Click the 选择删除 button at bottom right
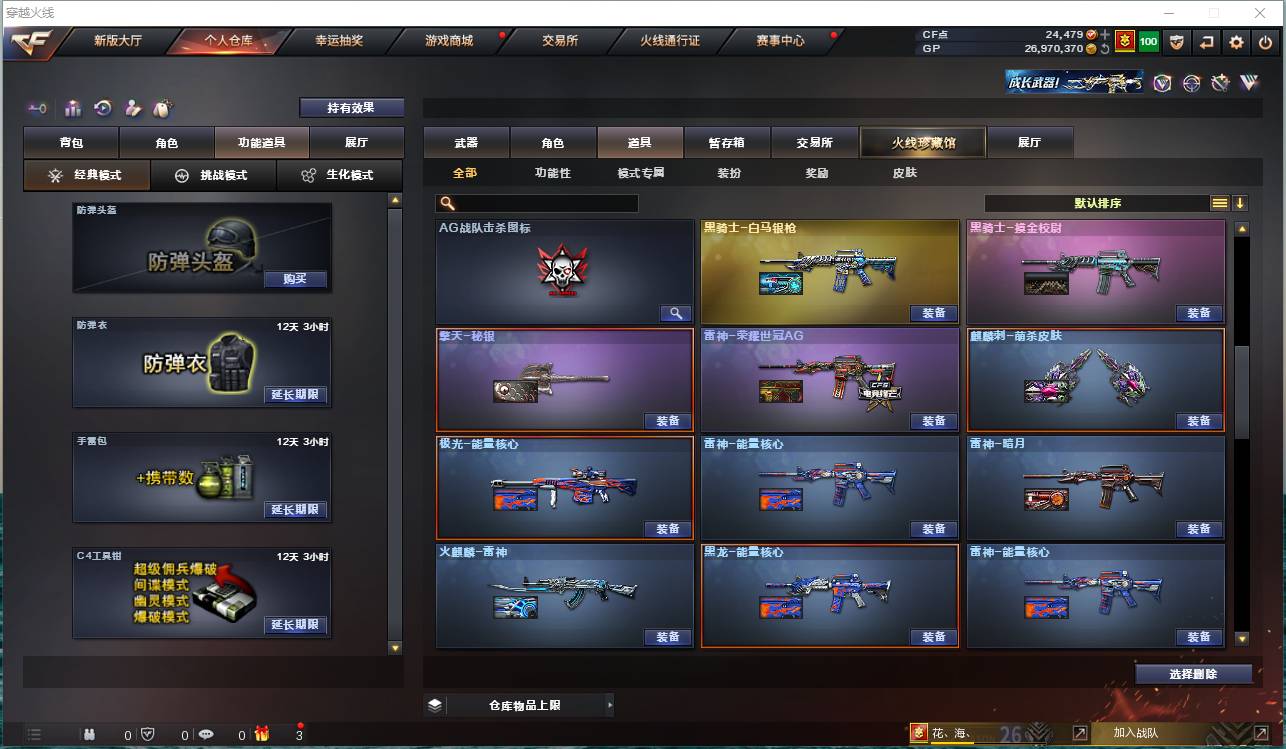1286x749 pixels. click(1193, 673)
